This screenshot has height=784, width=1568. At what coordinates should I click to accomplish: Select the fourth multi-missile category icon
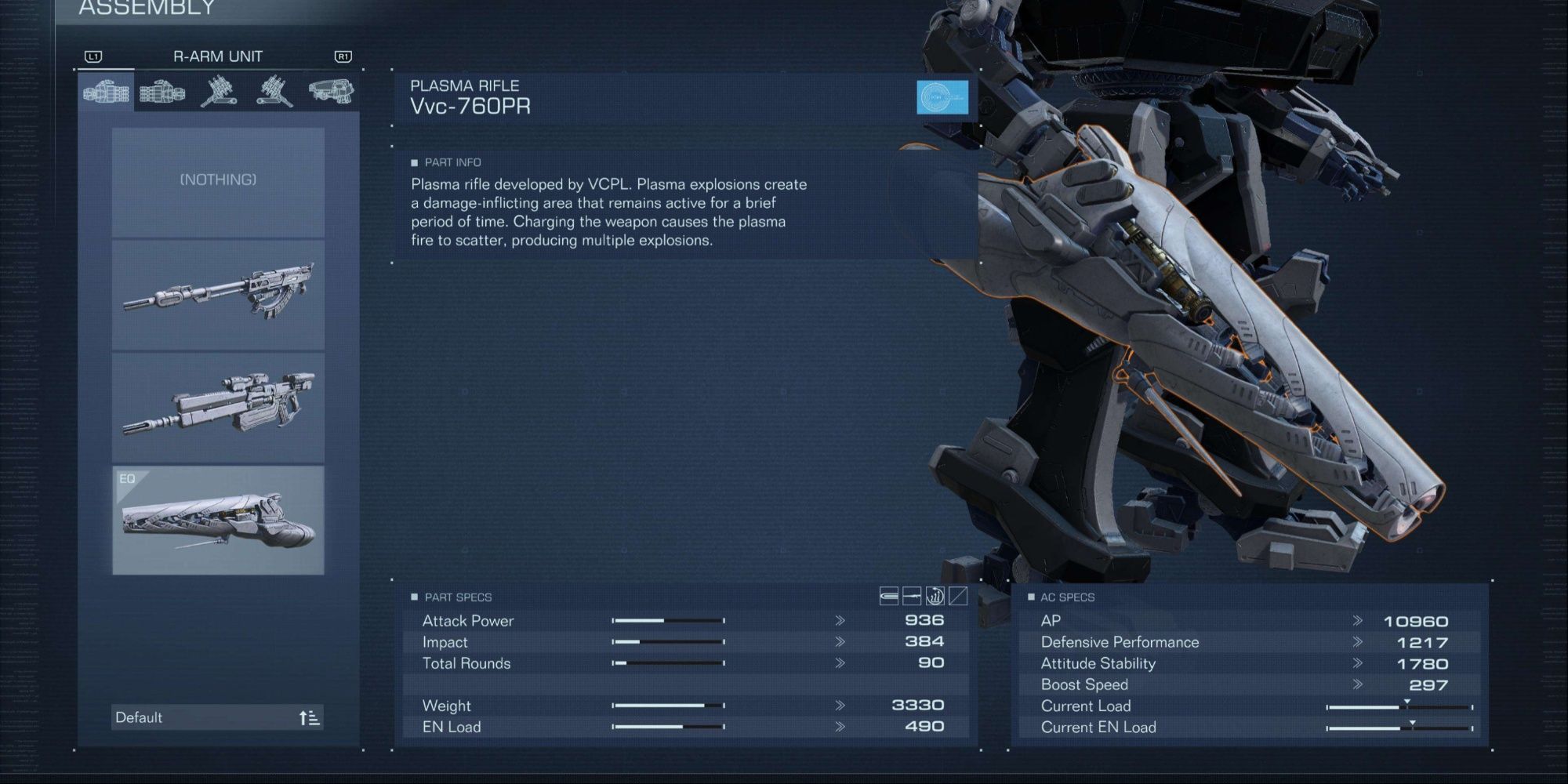click(x=274, y=93)
